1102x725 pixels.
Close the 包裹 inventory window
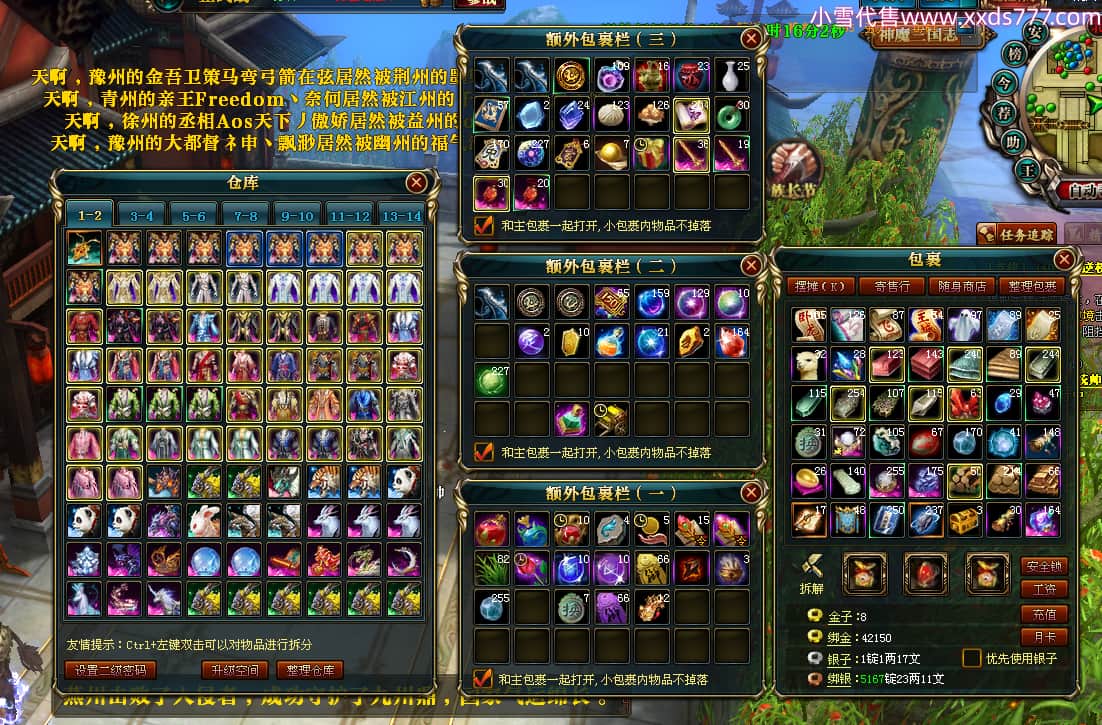point(1063,260)
